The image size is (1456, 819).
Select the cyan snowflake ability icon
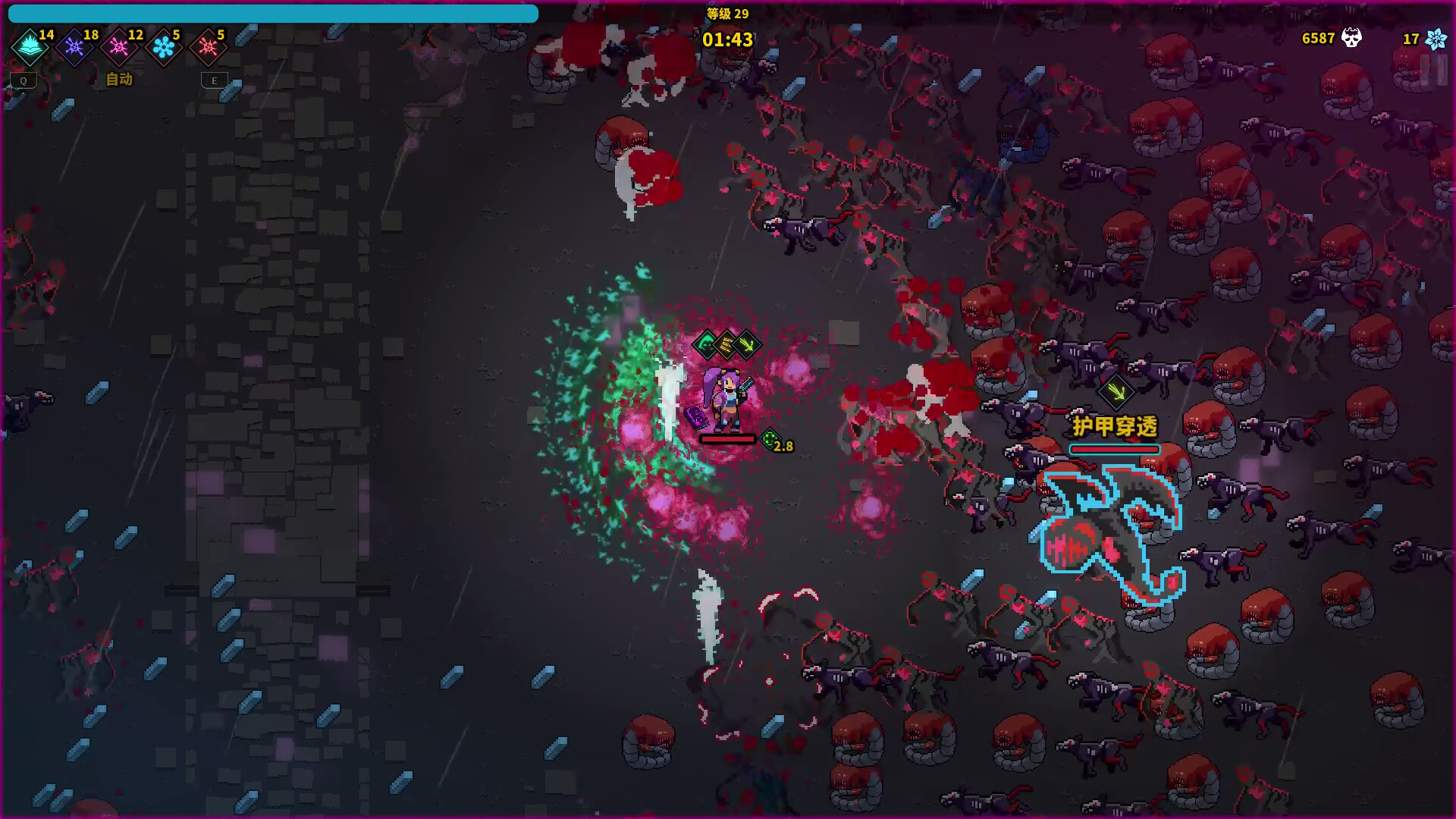(x=163, y=48)
